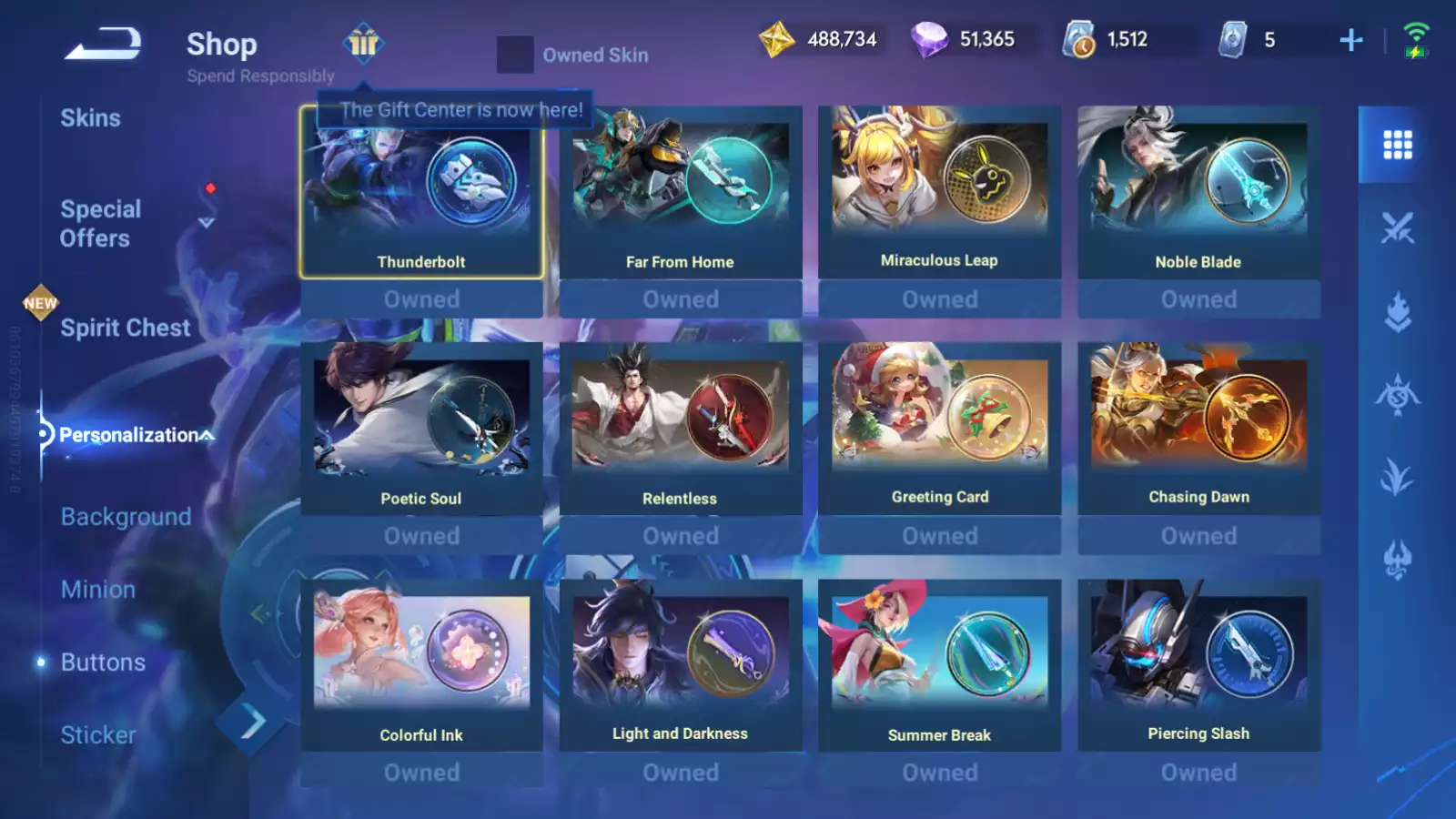Select the Piercing Slash card
The image size is (1456, 819).
pyautogui.click(x=1198, y=665)
